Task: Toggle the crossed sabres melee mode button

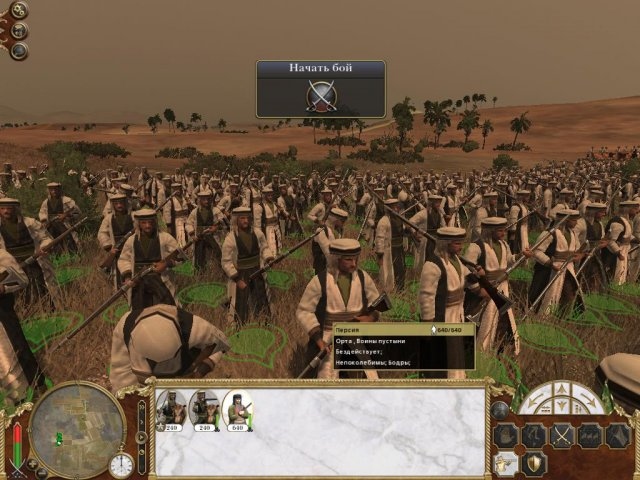Action: point(562,435)
